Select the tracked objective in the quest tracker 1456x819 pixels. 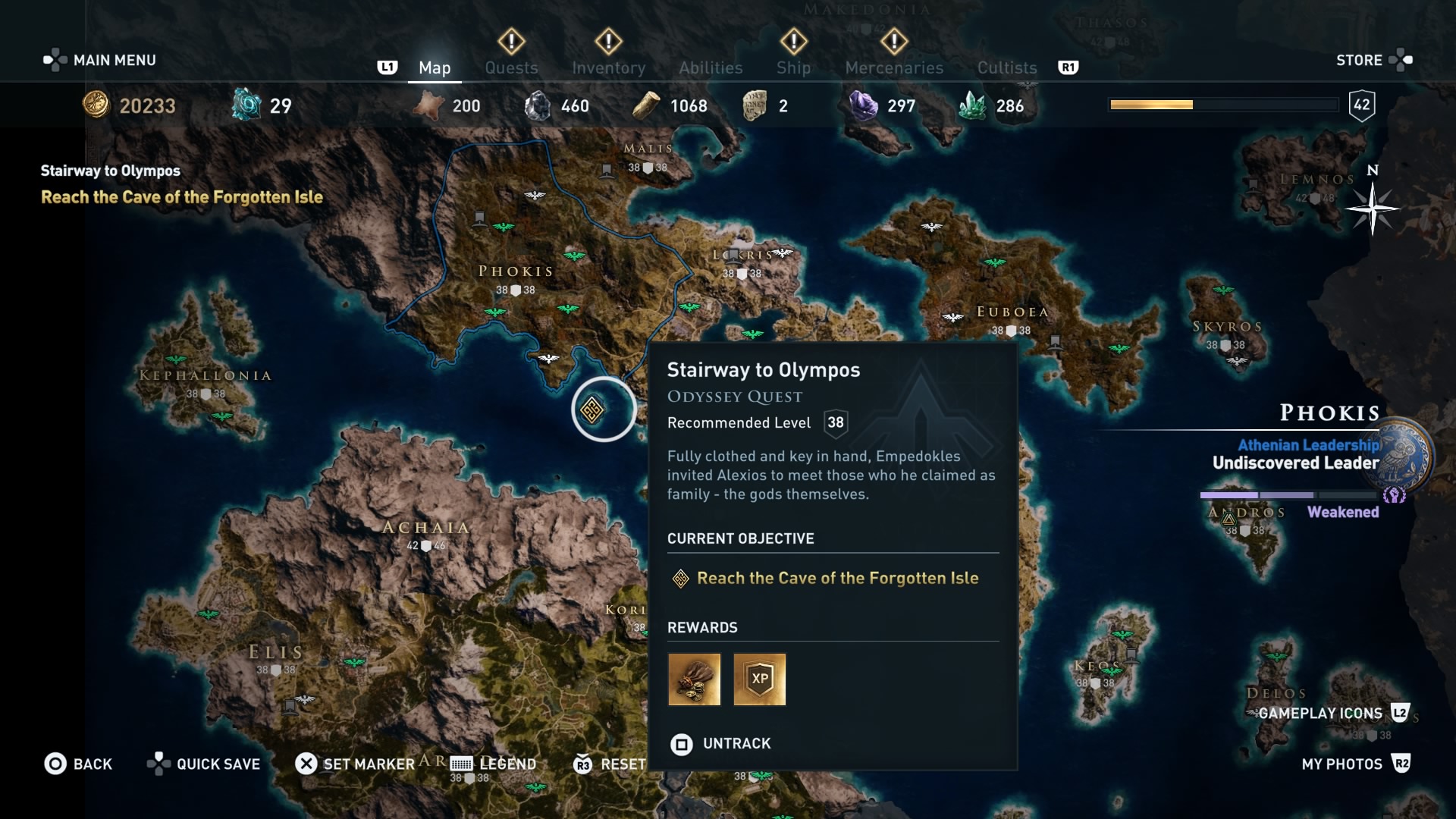click(182, 197)
